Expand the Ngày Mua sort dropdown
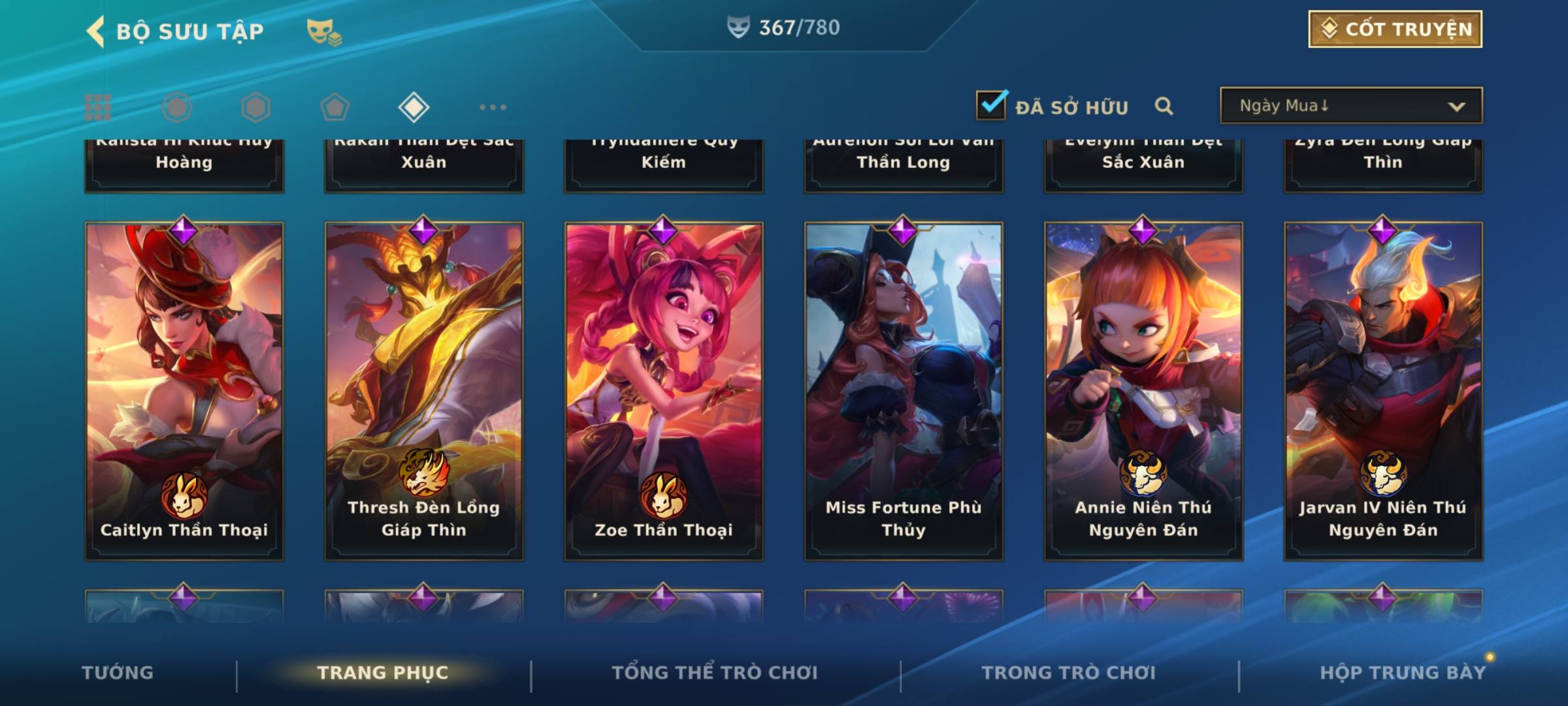 pos(1350,106)
